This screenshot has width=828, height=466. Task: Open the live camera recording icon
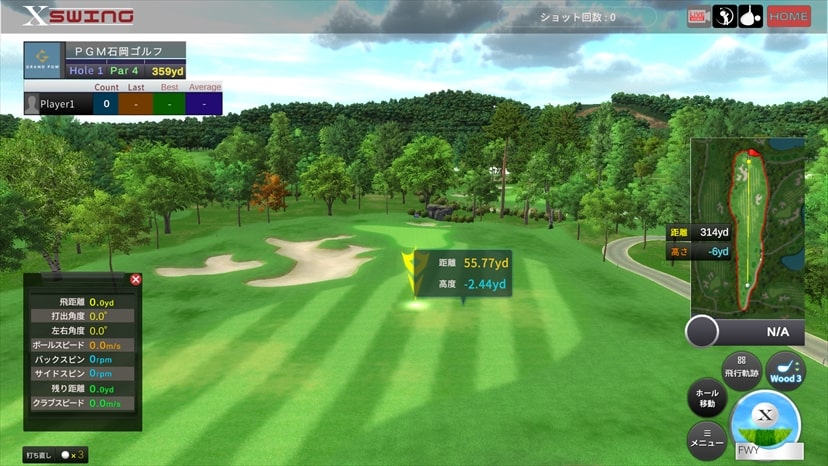pyautogui.click(x=698, y=17)
